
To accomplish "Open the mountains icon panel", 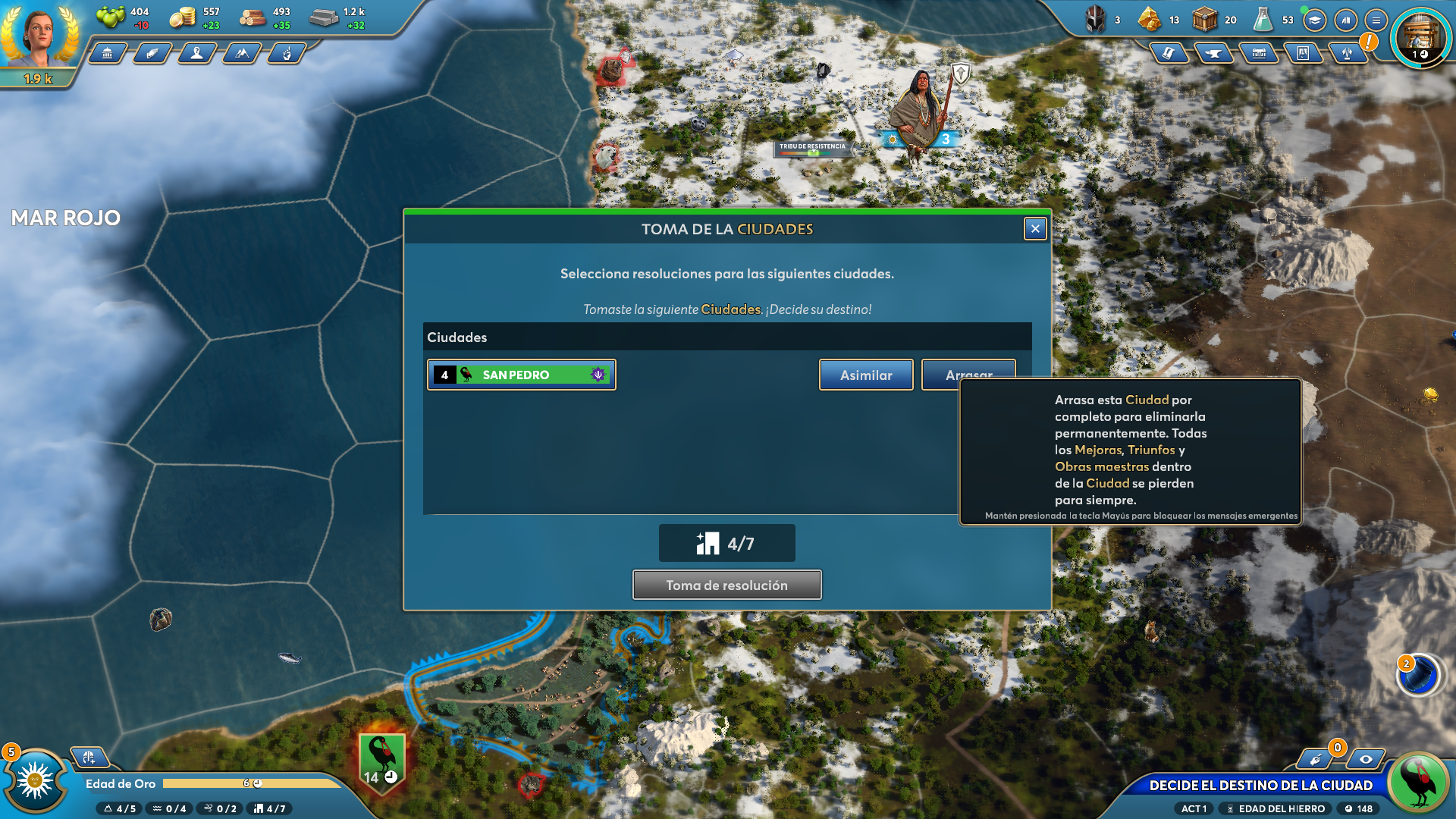I will (x=242, y=54).
